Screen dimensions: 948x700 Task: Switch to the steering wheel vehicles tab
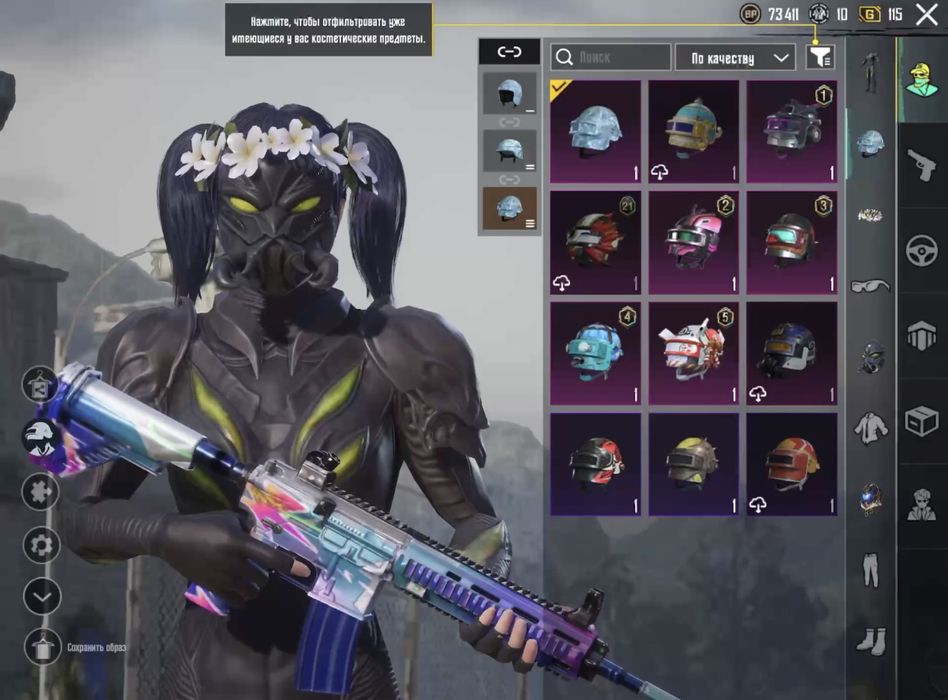[921, 250]
